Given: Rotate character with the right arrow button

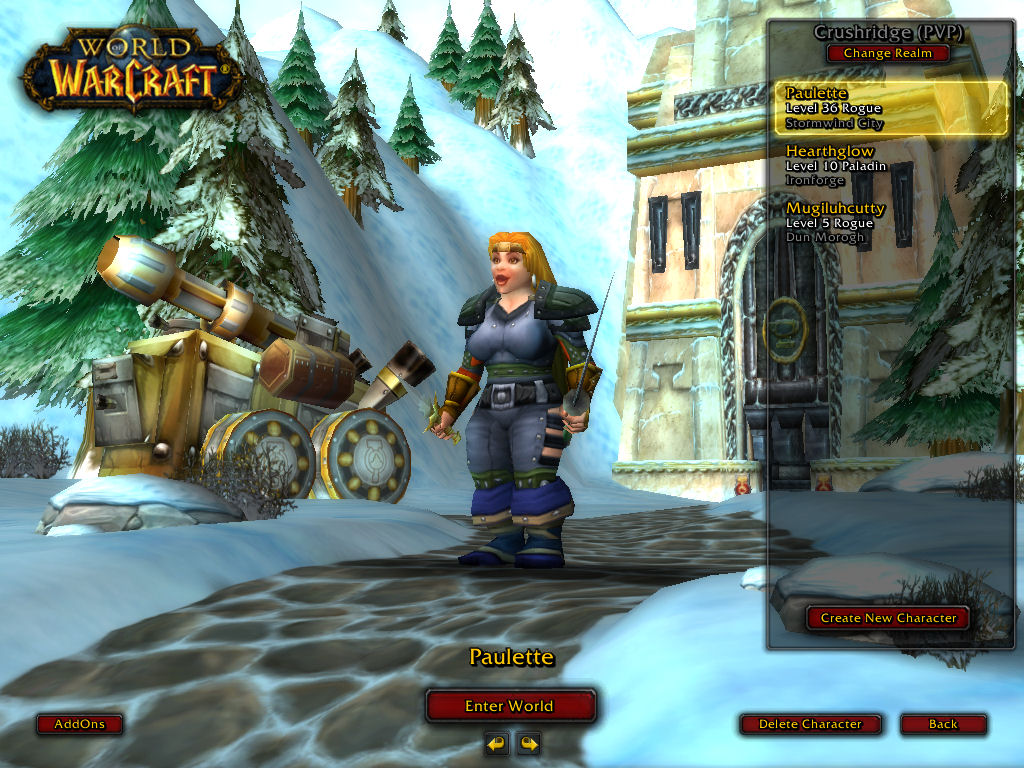Looking at the screenshot, I should 528,743.
